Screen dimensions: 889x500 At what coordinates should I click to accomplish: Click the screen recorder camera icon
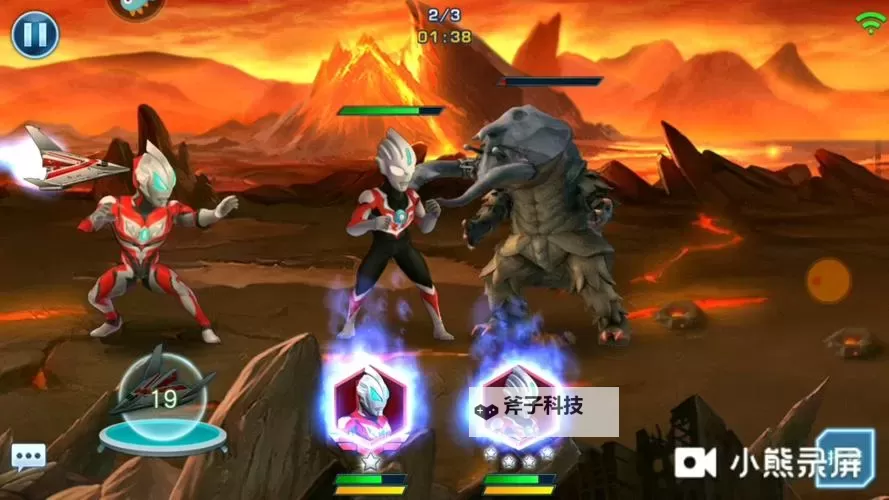click(x=697, y=461)
